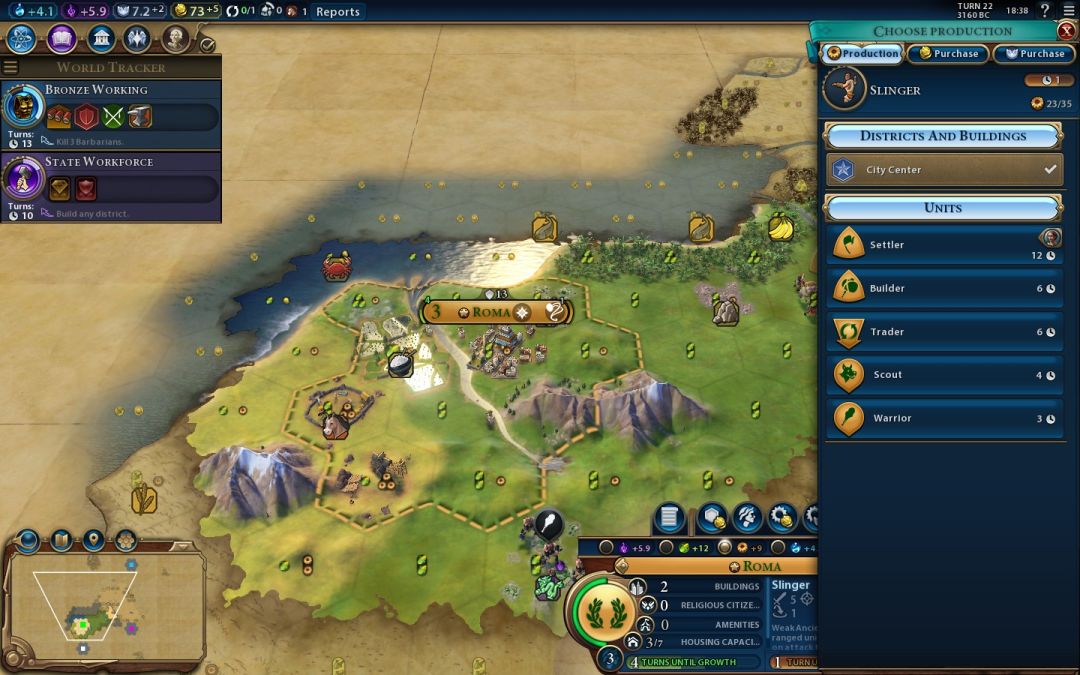Select Builder for production
Viewport: 1080px width, 675px height.
(943, 288)
